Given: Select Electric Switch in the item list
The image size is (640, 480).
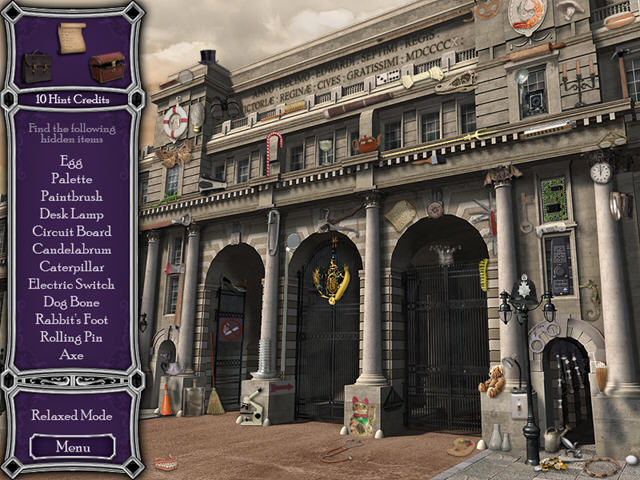Looking at the screenshot, I should tap(72, 284).
